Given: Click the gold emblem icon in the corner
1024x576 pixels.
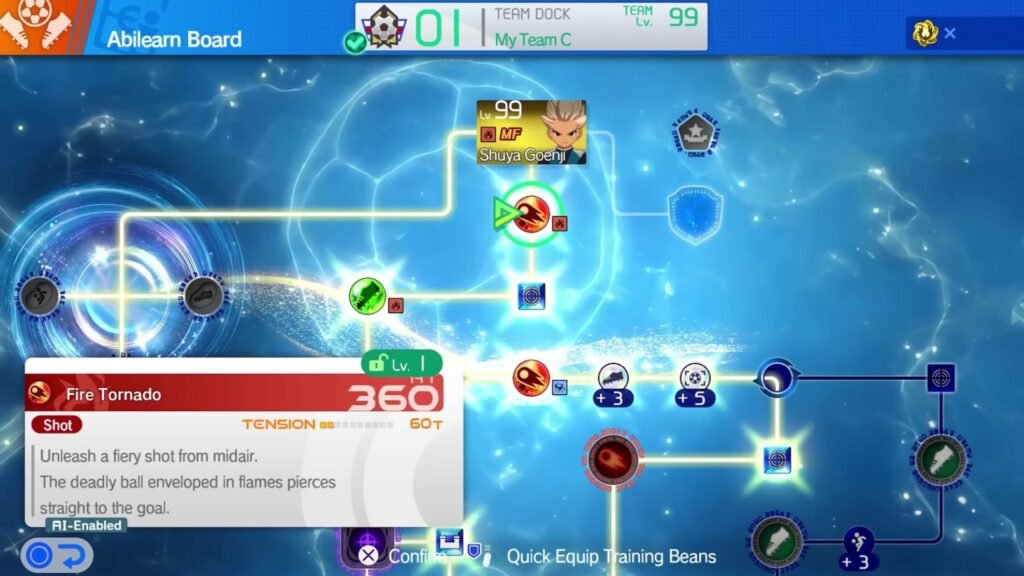Looking at the screenshot, I should (925, 33).
